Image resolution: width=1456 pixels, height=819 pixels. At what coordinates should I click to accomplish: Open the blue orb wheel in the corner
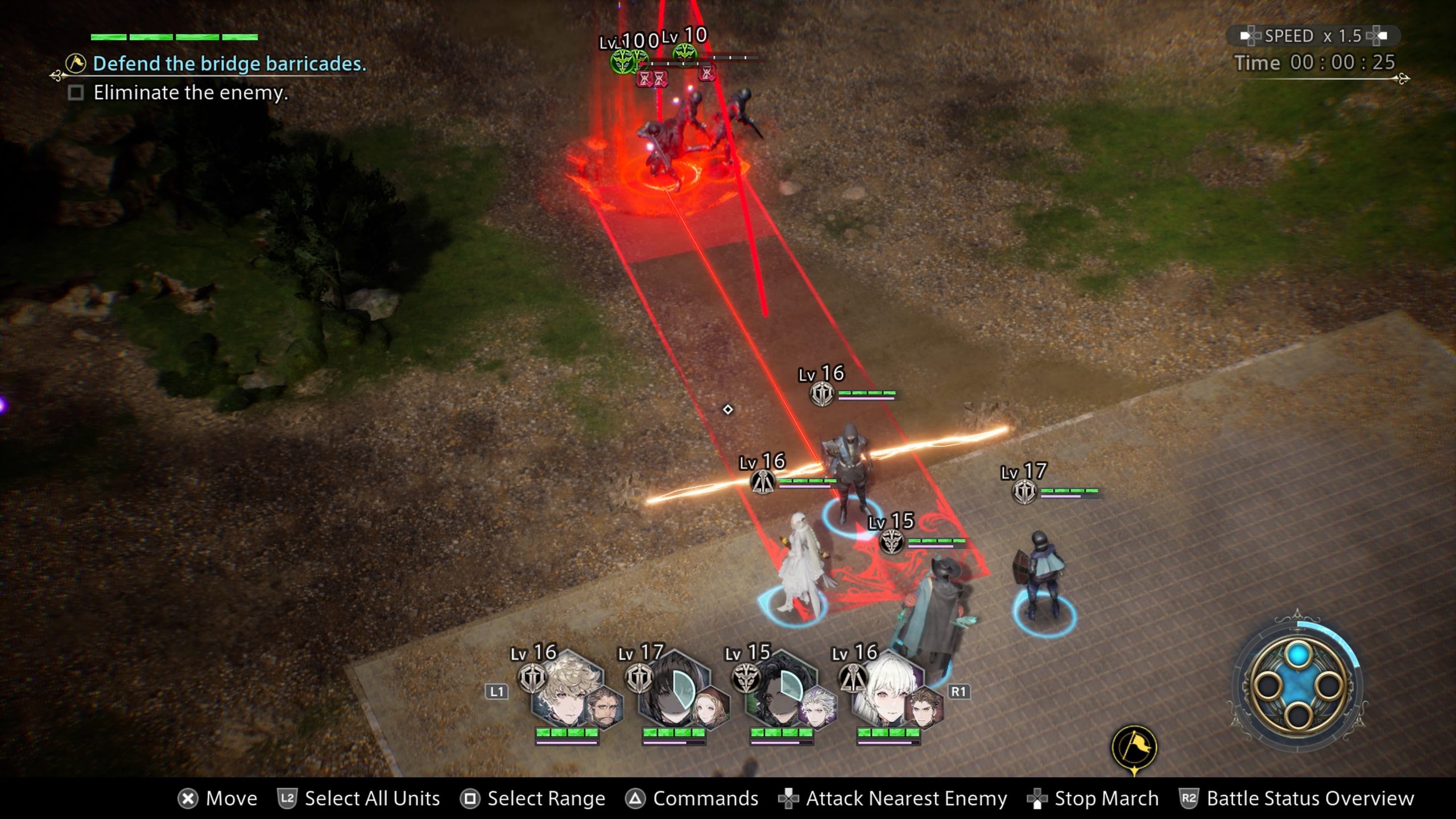1298,685
